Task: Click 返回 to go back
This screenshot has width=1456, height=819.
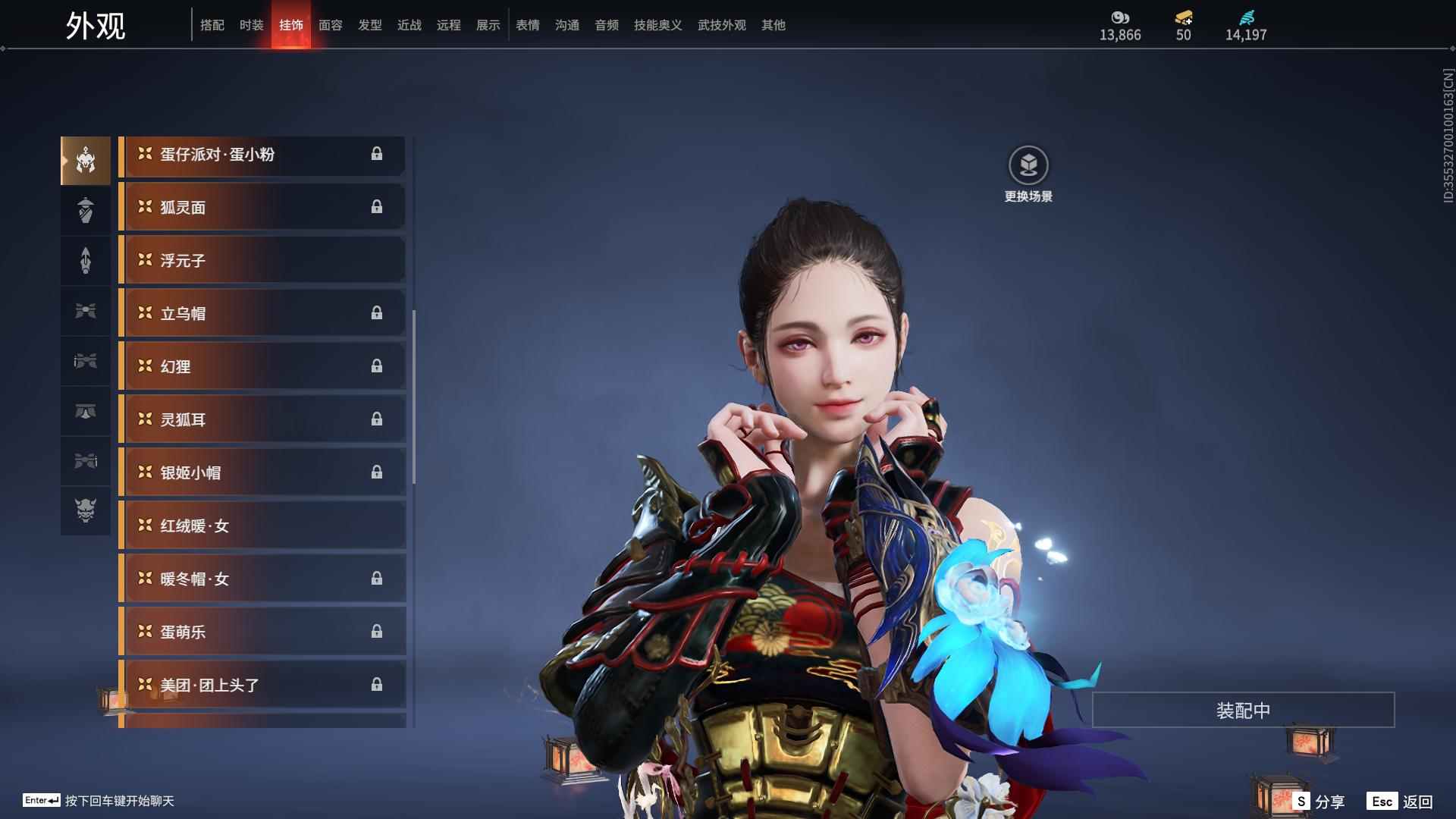Action: click(1401, 801)
